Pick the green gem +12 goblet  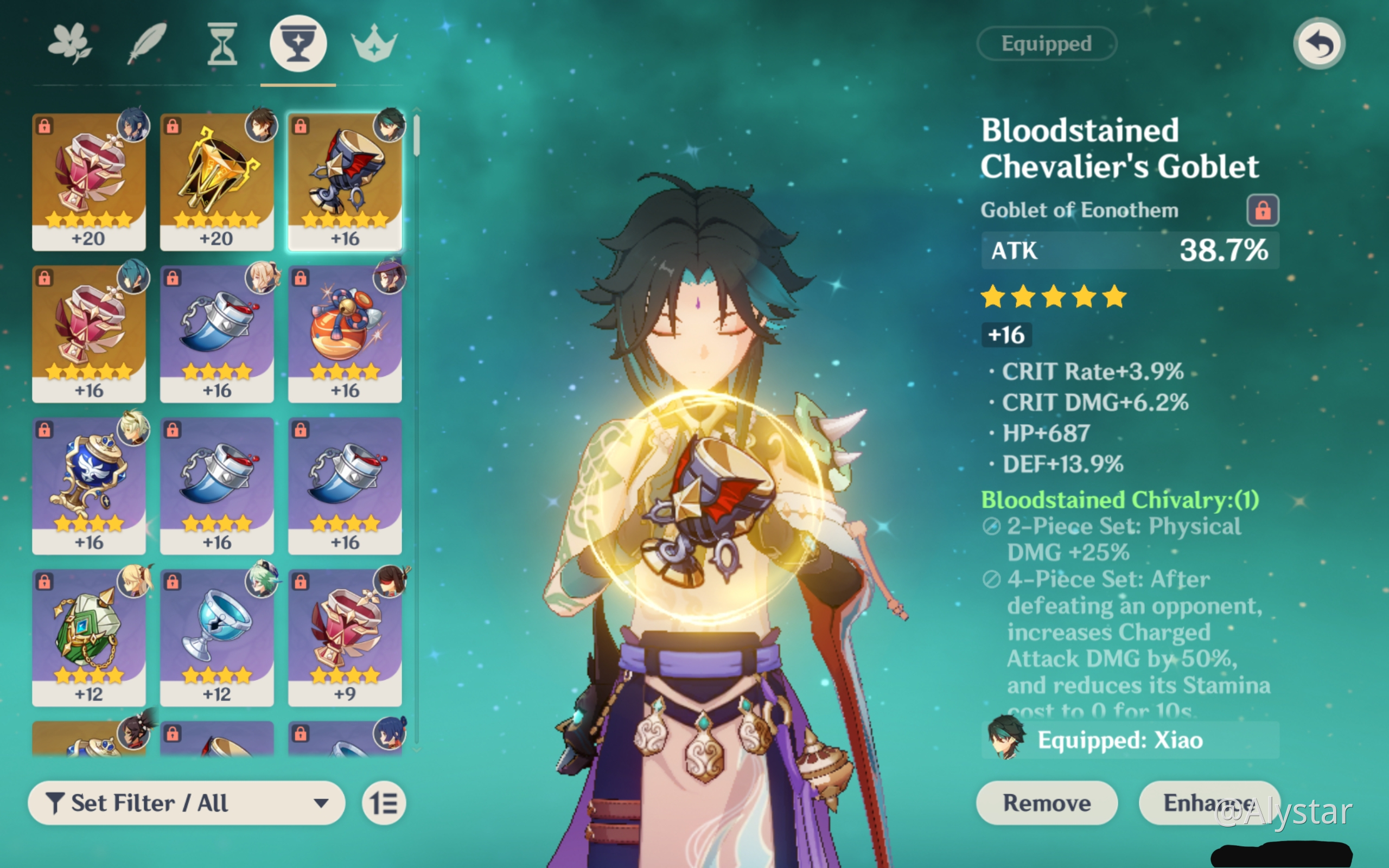pyautogui.click(x=89, y=637)
